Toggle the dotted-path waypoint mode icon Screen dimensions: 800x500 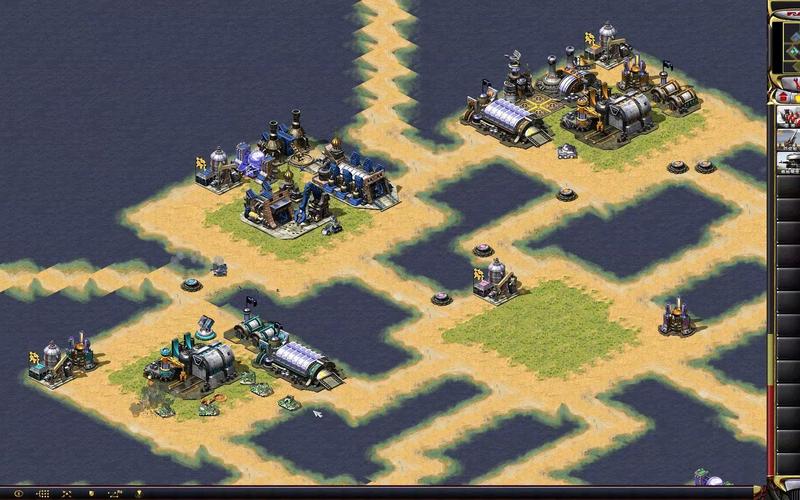point(115,493)
